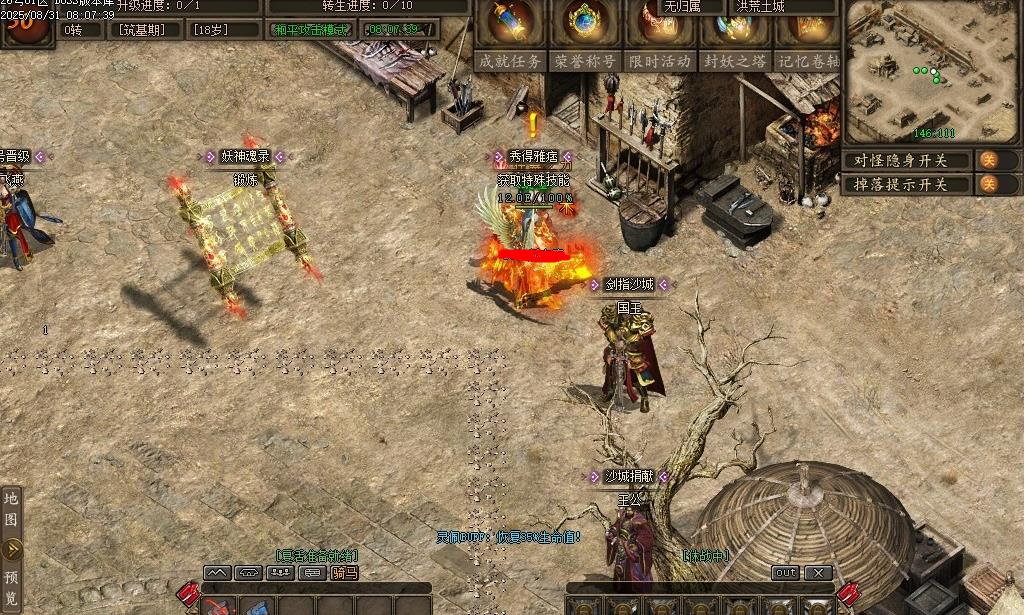This screenshot has width=1032, height=615.
Task: Click the three-people group icon button
Action: point(280,573)
